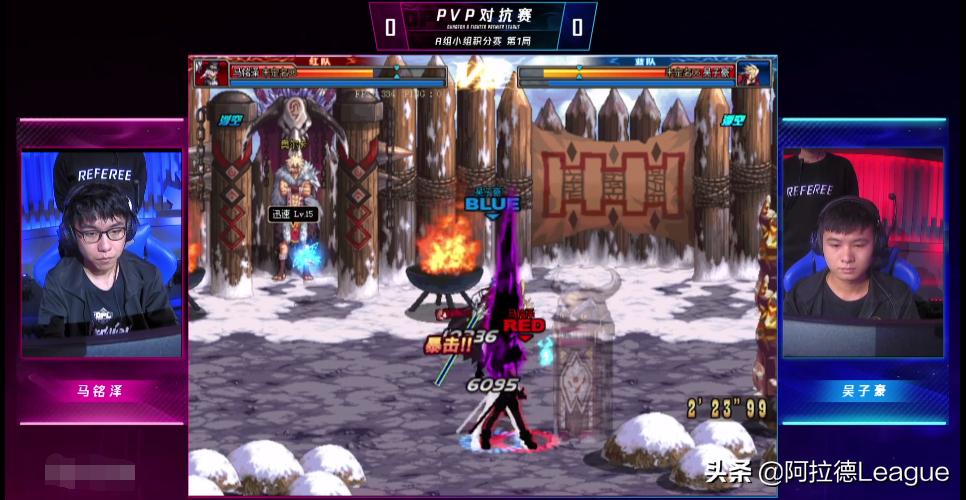Open the 头条 @阿拉德League watermark link
This screenshot has height=500, width=966.
point(826,472)
